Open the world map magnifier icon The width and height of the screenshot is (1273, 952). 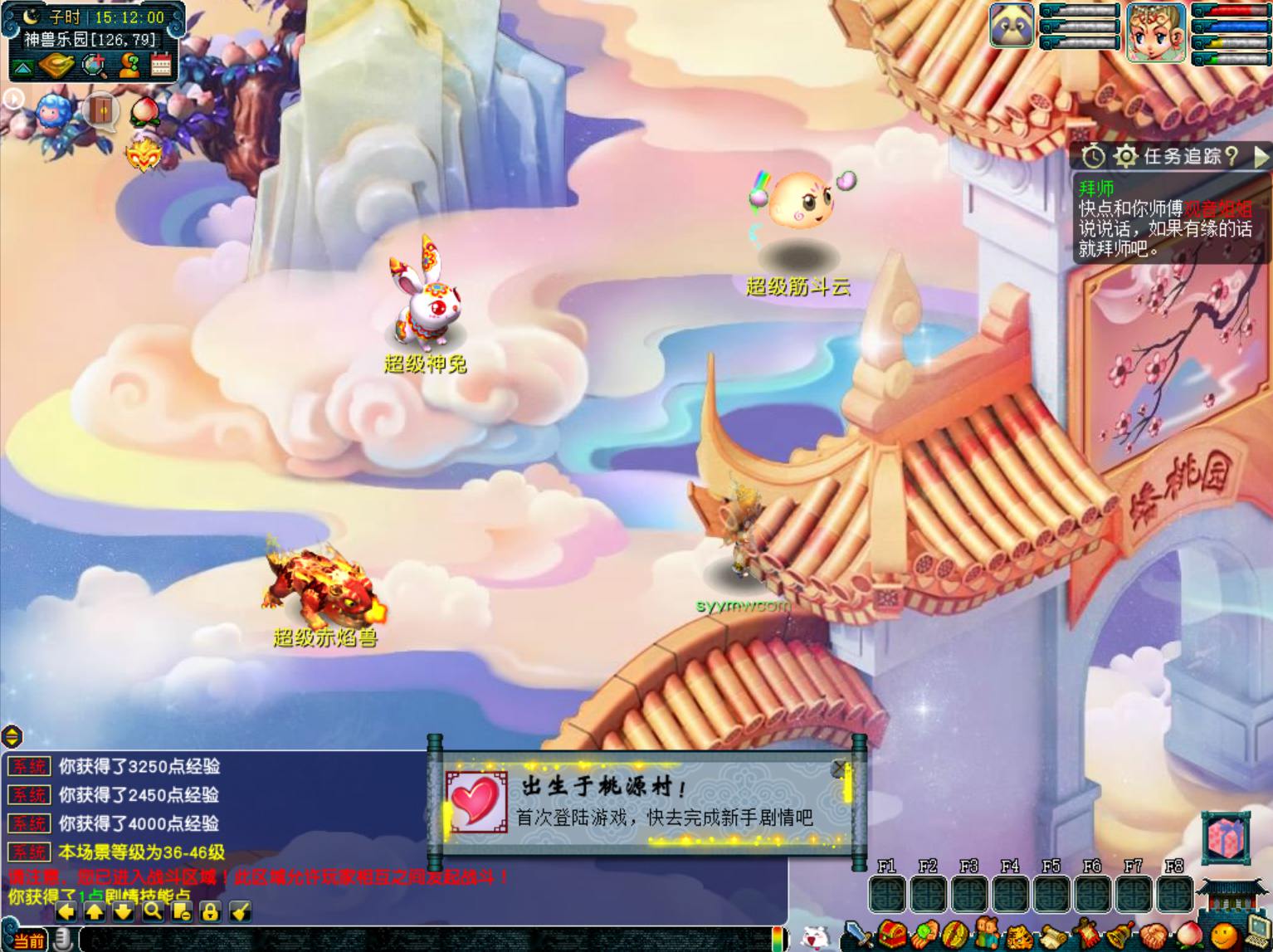point(95,66)
